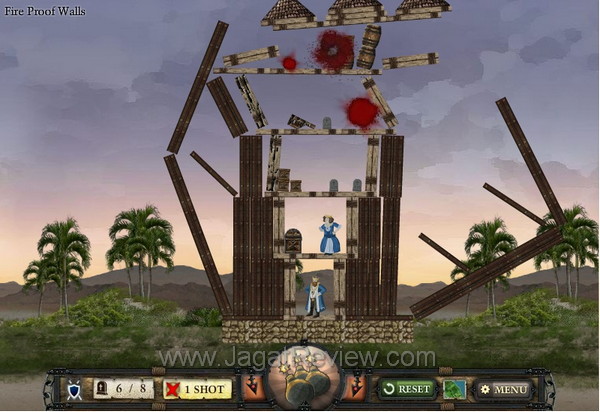Select the previous ammo with the left arrow
Screen dimensions: 600x412
click(252, 388)
